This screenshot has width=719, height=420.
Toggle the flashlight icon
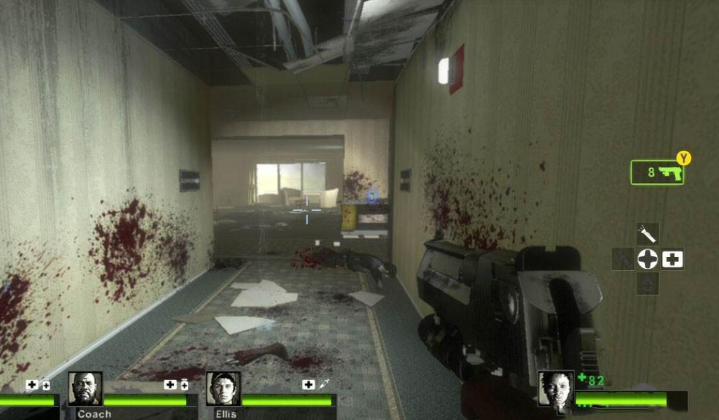click(x=648, y=233)
